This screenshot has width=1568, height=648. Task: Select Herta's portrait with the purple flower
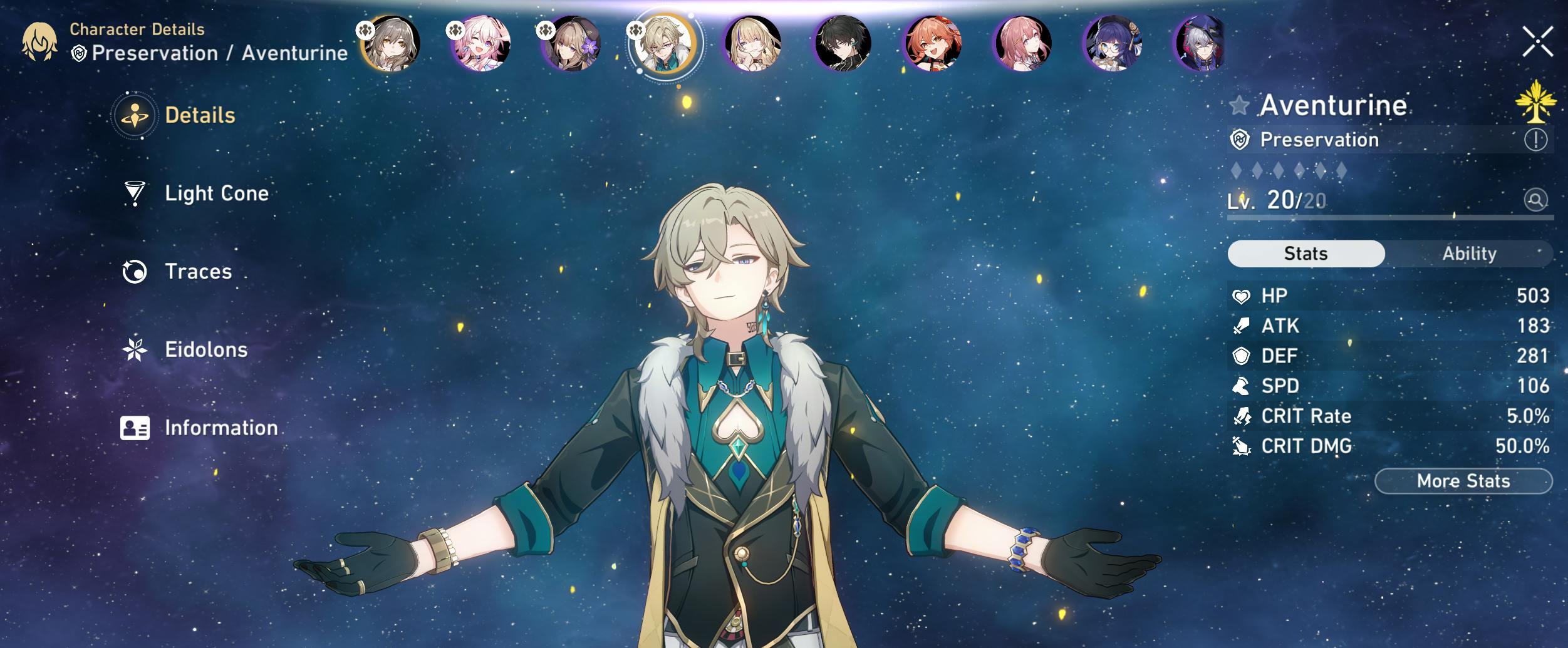coord(571,43)
